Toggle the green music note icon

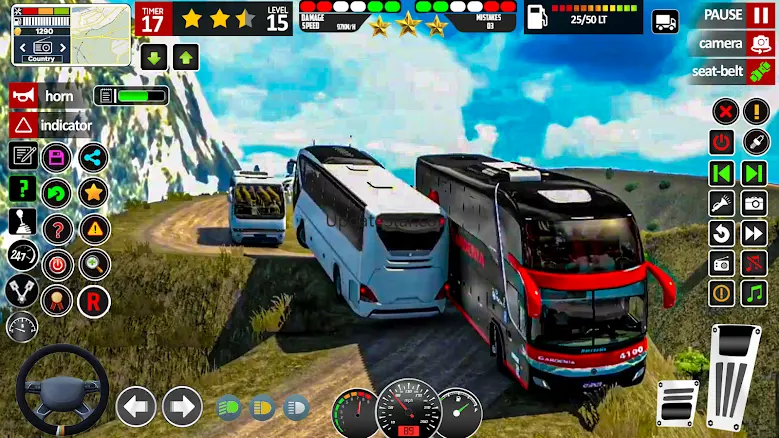[x=752, y=293]
